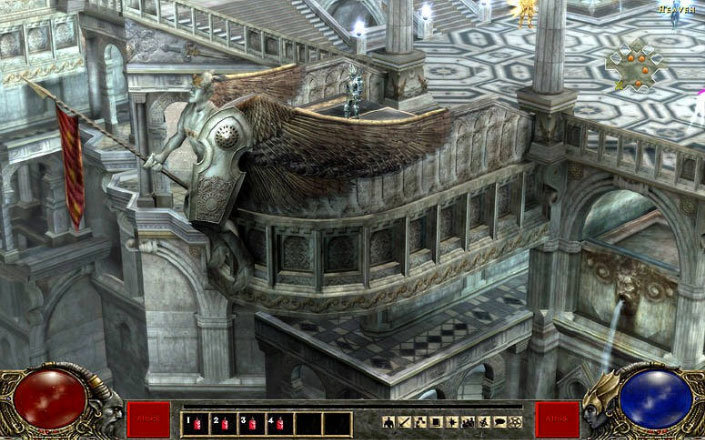Use the red potion in belt slot 3
The width and height of the screenshot is (705, 440).
[251, 423]
